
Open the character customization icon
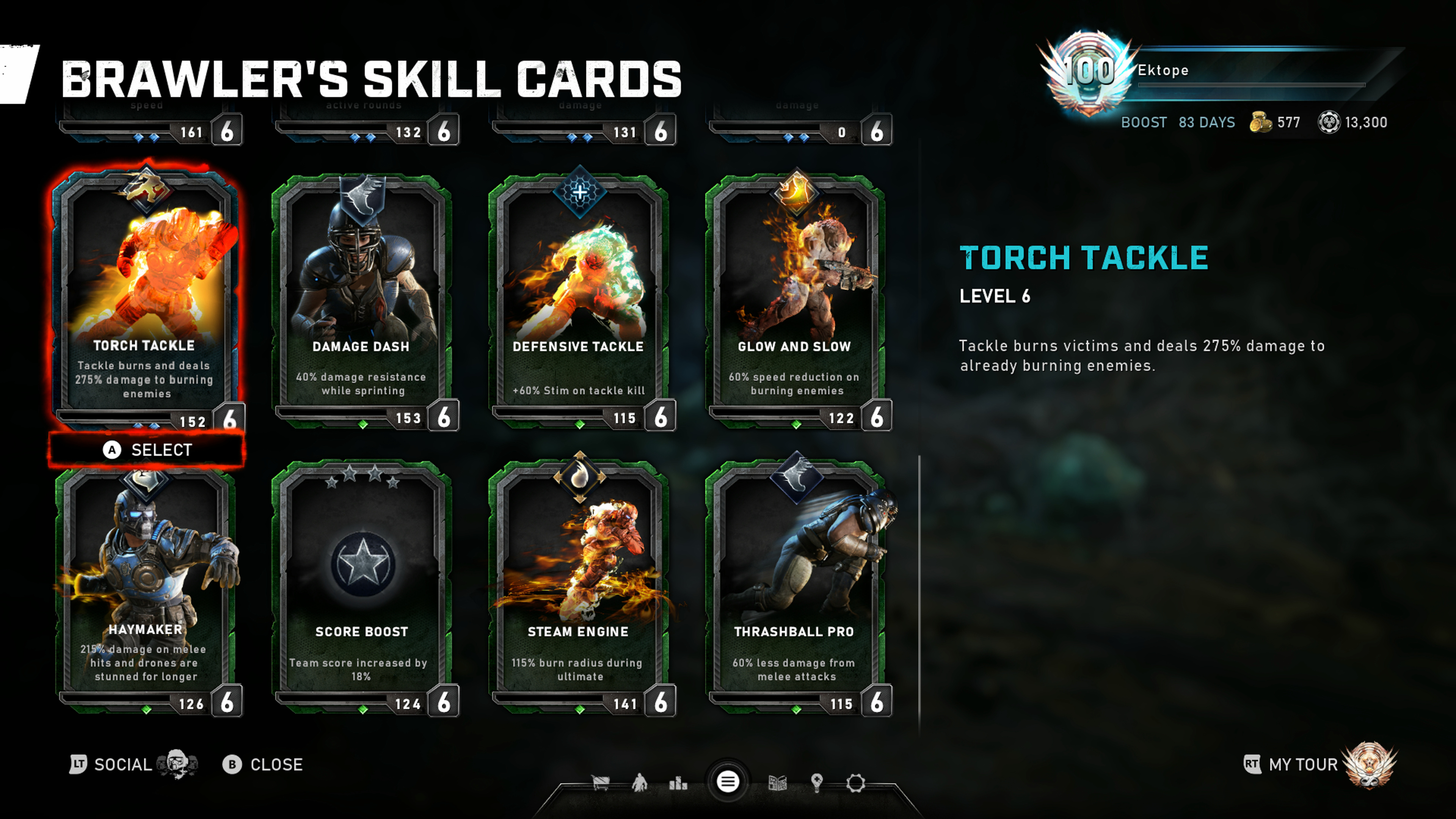pyautogui.click(x=639, y=783)
